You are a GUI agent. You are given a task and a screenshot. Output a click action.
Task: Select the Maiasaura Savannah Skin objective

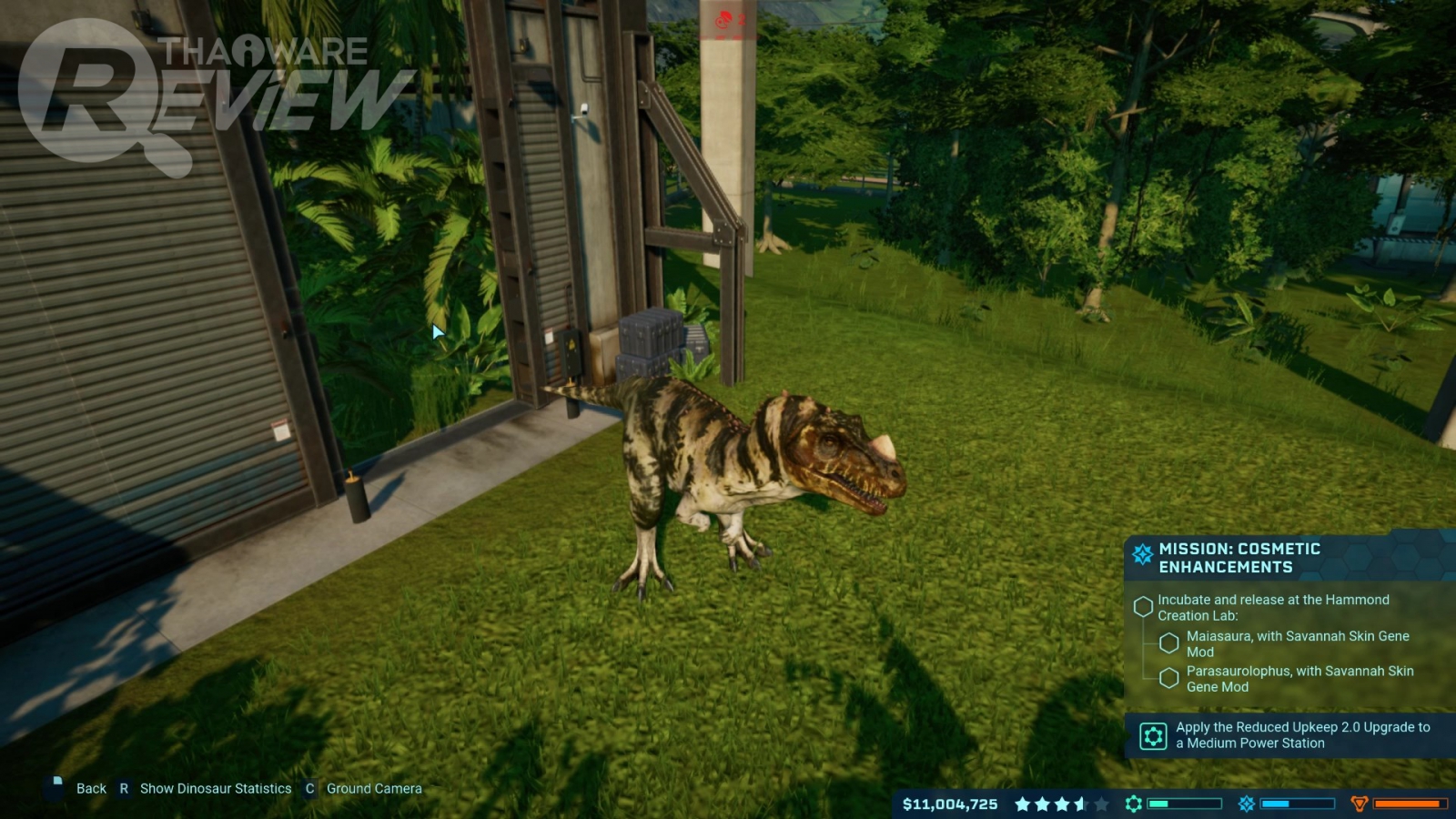pos(1297,643)
